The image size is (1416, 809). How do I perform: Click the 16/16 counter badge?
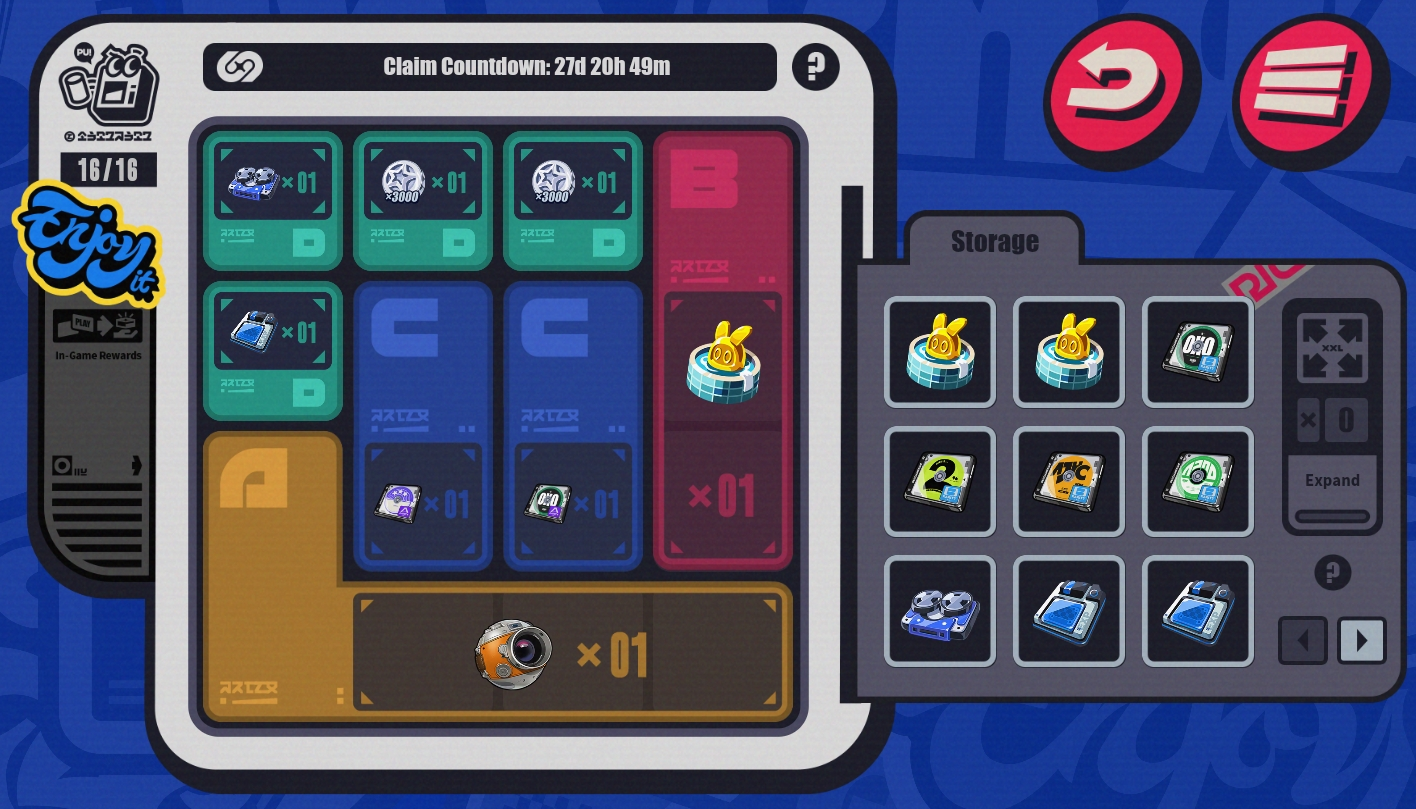[110, 169]
